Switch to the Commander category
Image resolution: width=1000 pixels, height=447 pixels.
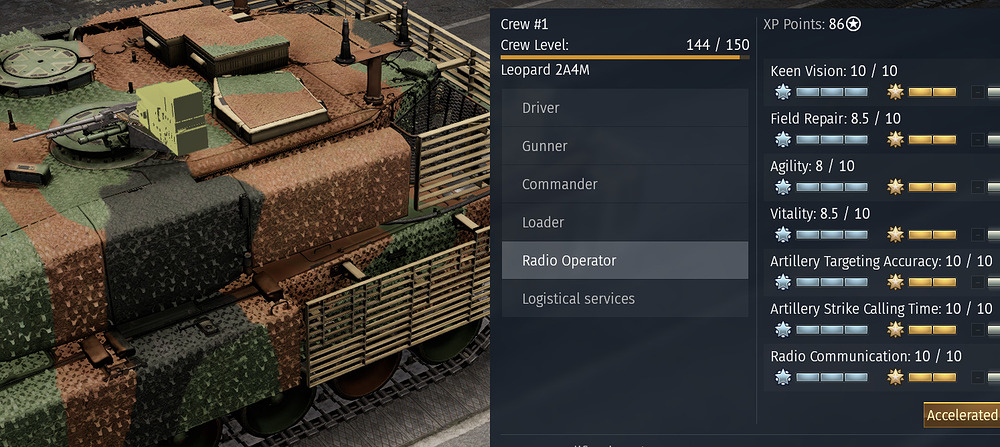pos(624,184)
